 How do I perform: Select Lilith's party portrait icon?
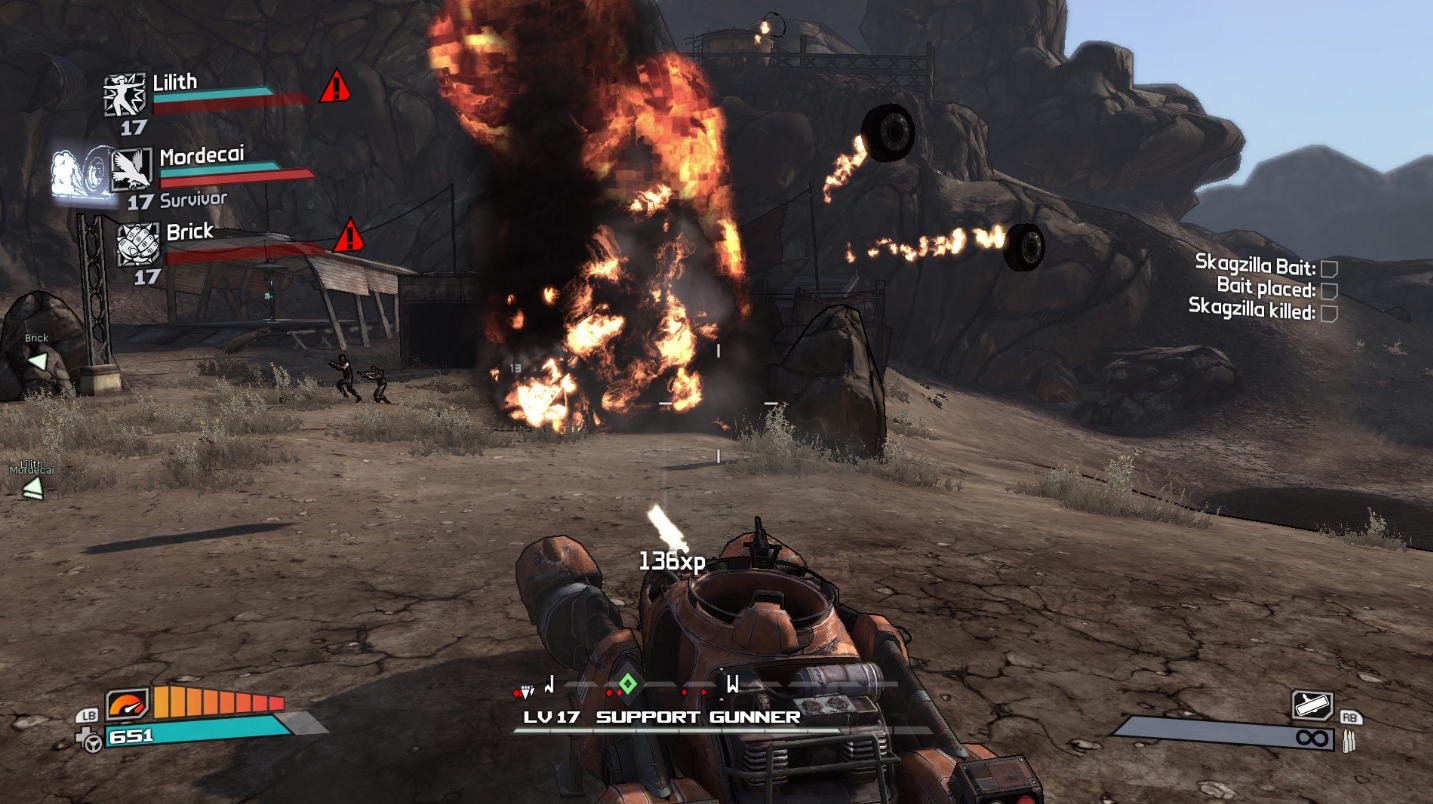tap(125, 95)
